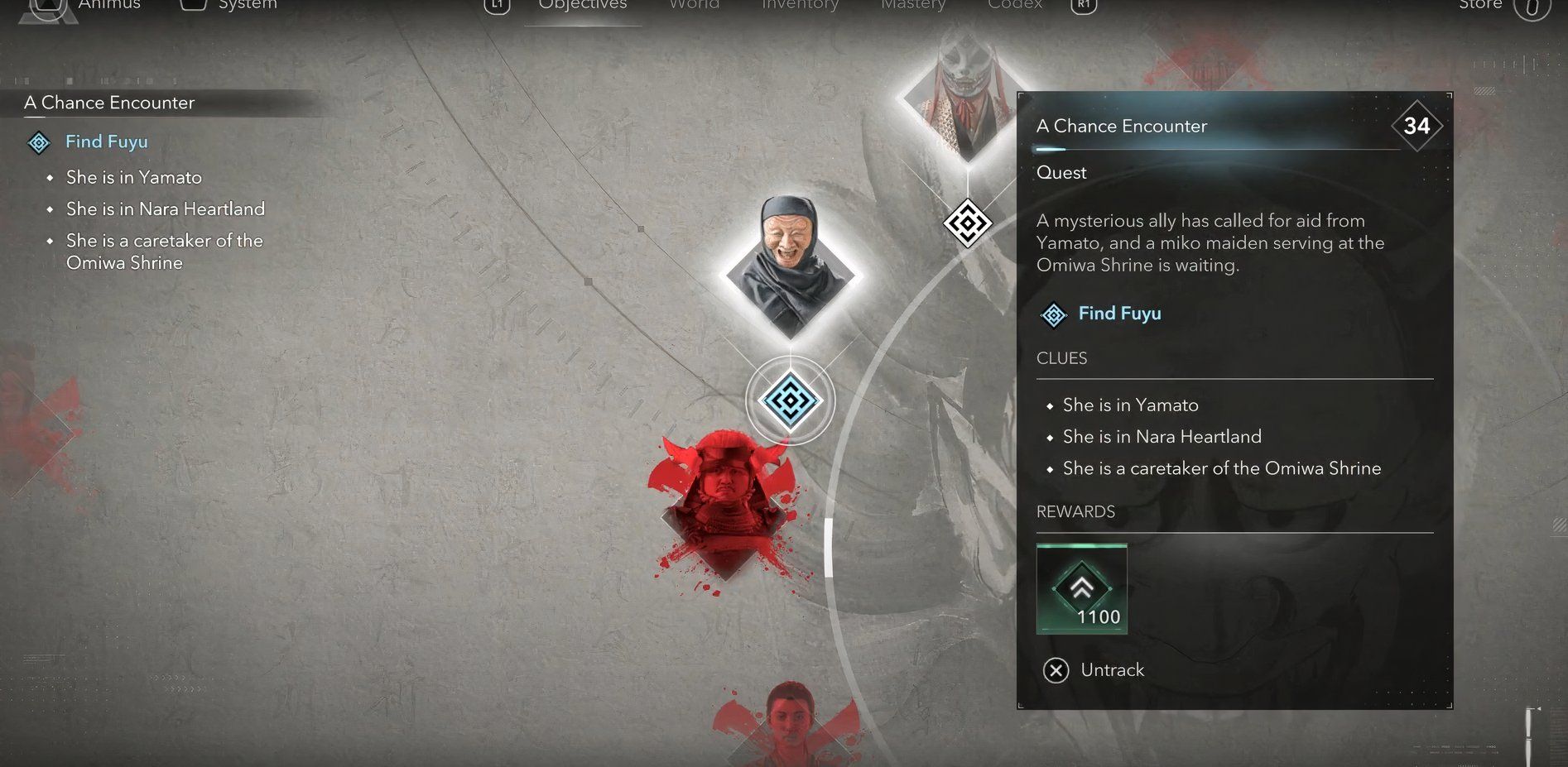Switch to the Inventory tab
This screenshot has width=1568, height=767.
pos(800,6)
